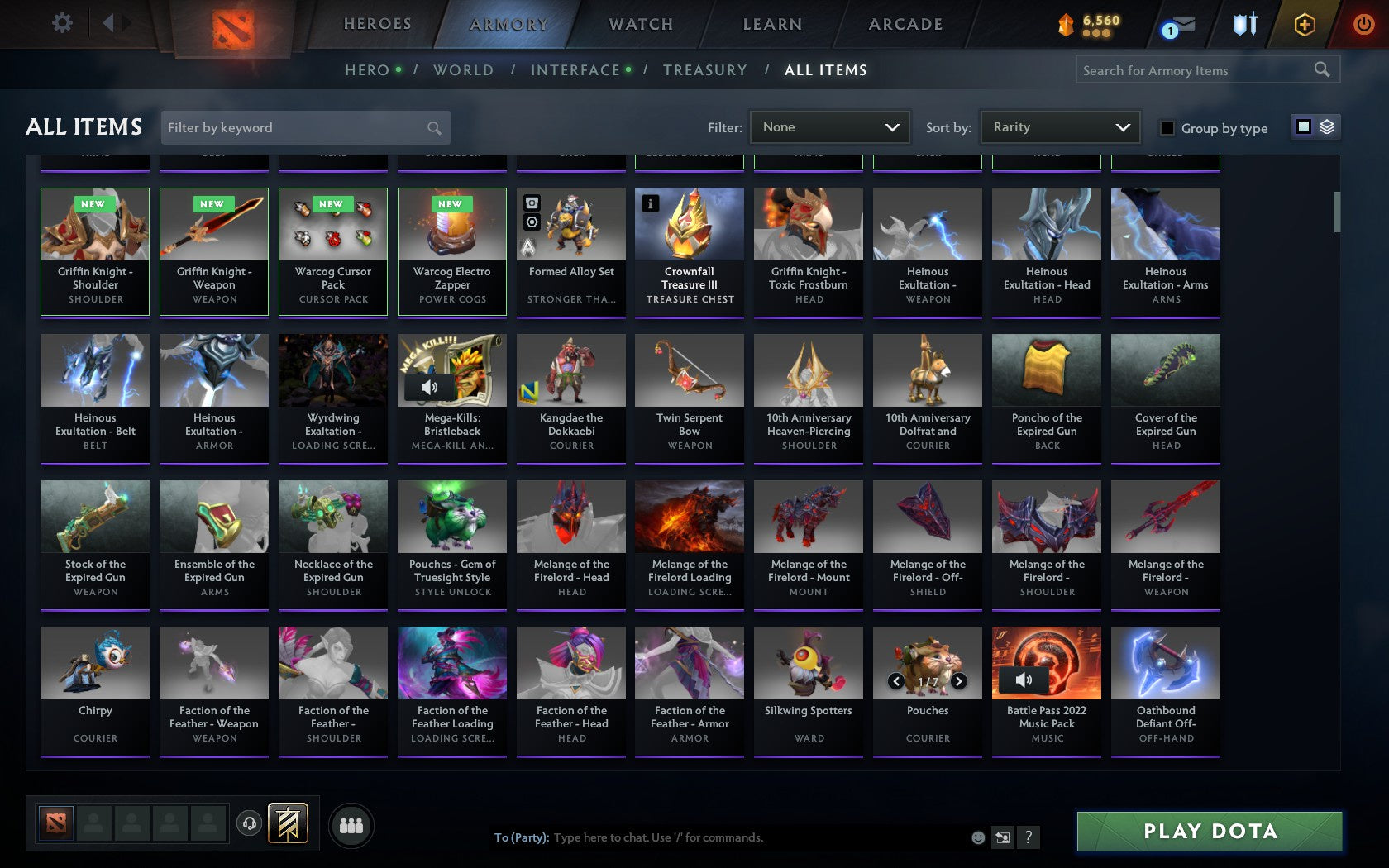Open the friends list with the group icon
This screenshot has height=868, width=1389.
(352, 824)
